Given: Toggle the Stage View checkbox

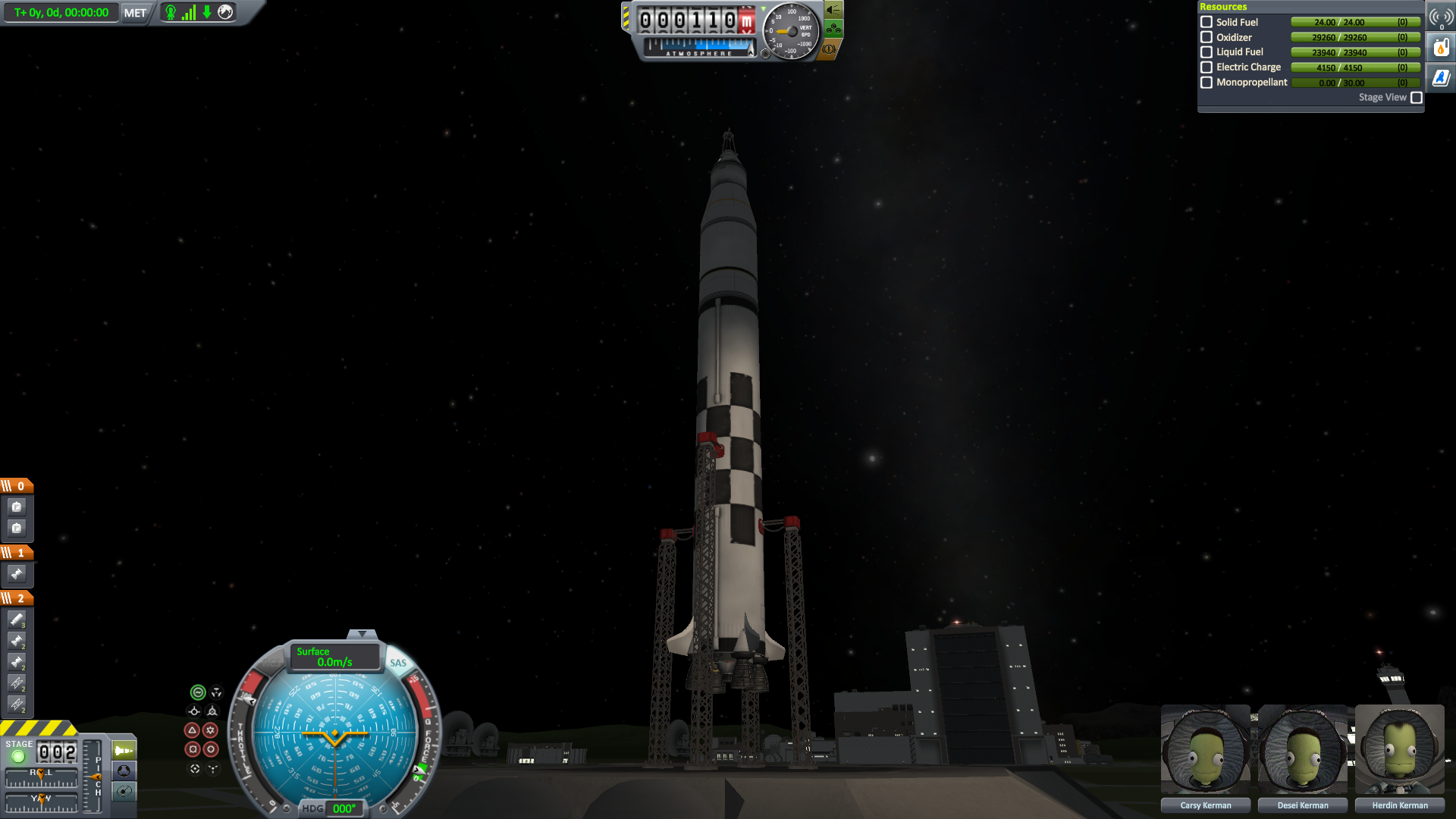Looking at the screenshot, I should [1416, 98].
